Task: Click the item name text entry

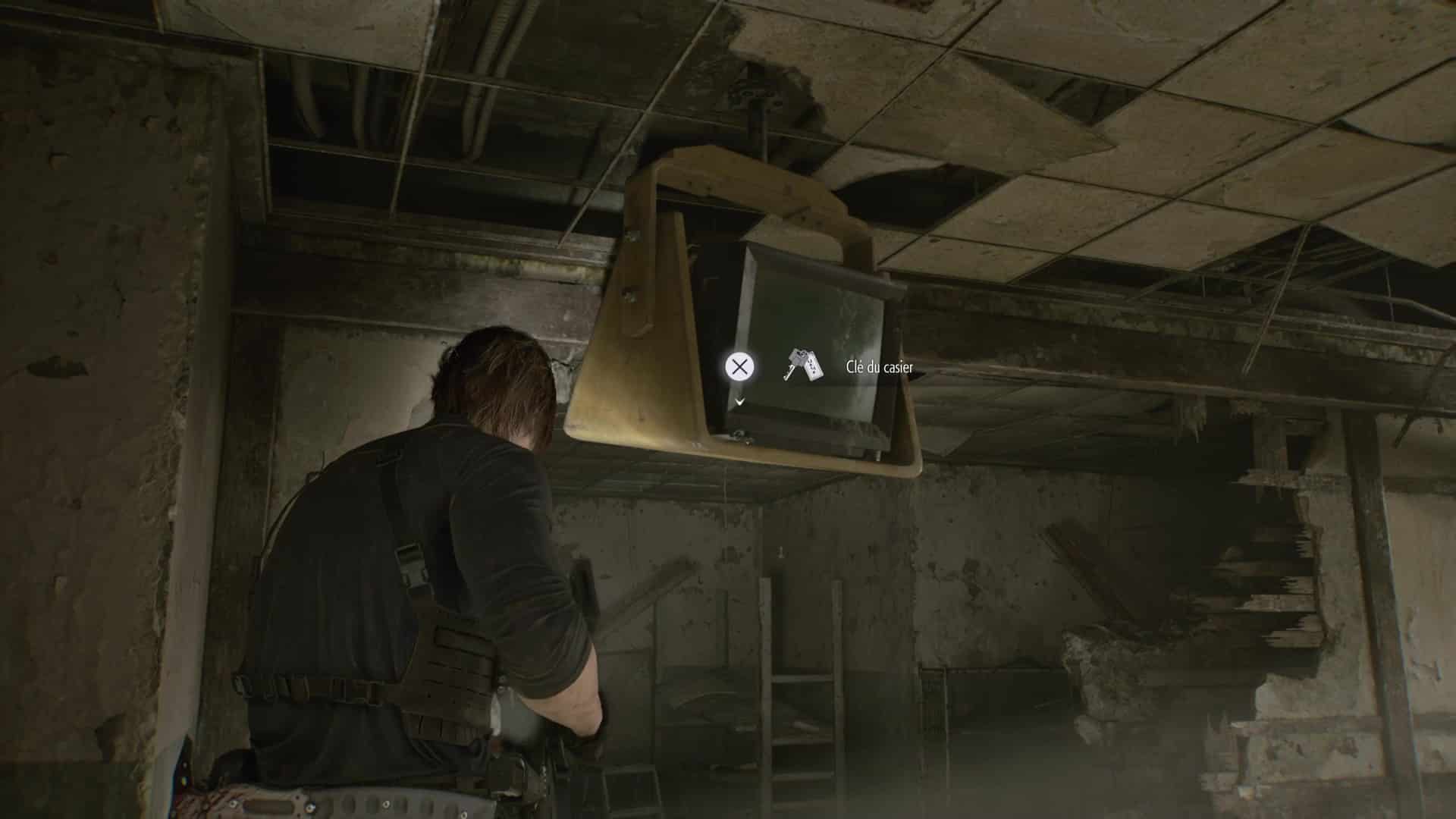Action: pos(880,366)
